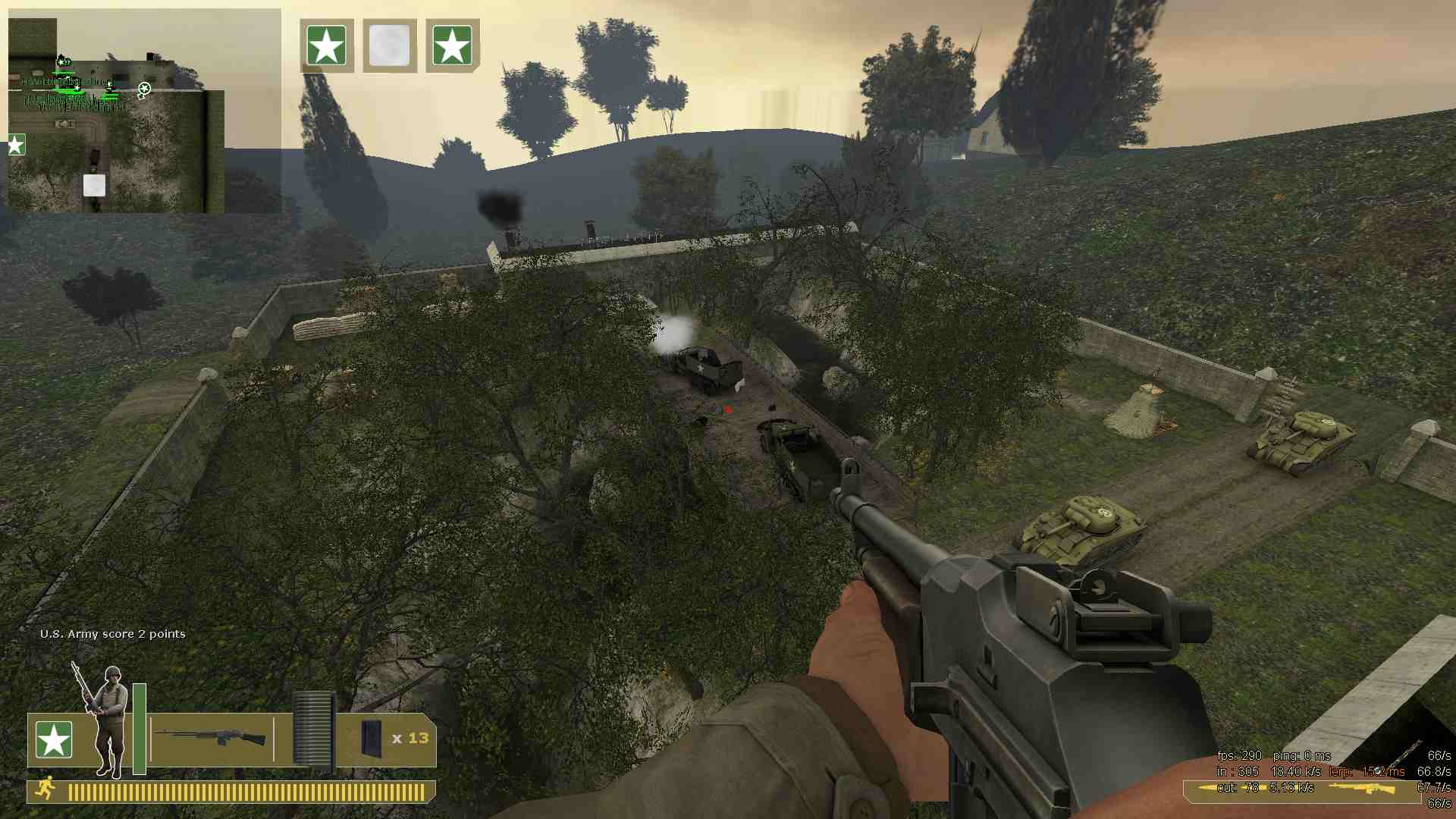Click the loaded bullet clip icon
The image size is (1456, 819).
tap(312, 730)
